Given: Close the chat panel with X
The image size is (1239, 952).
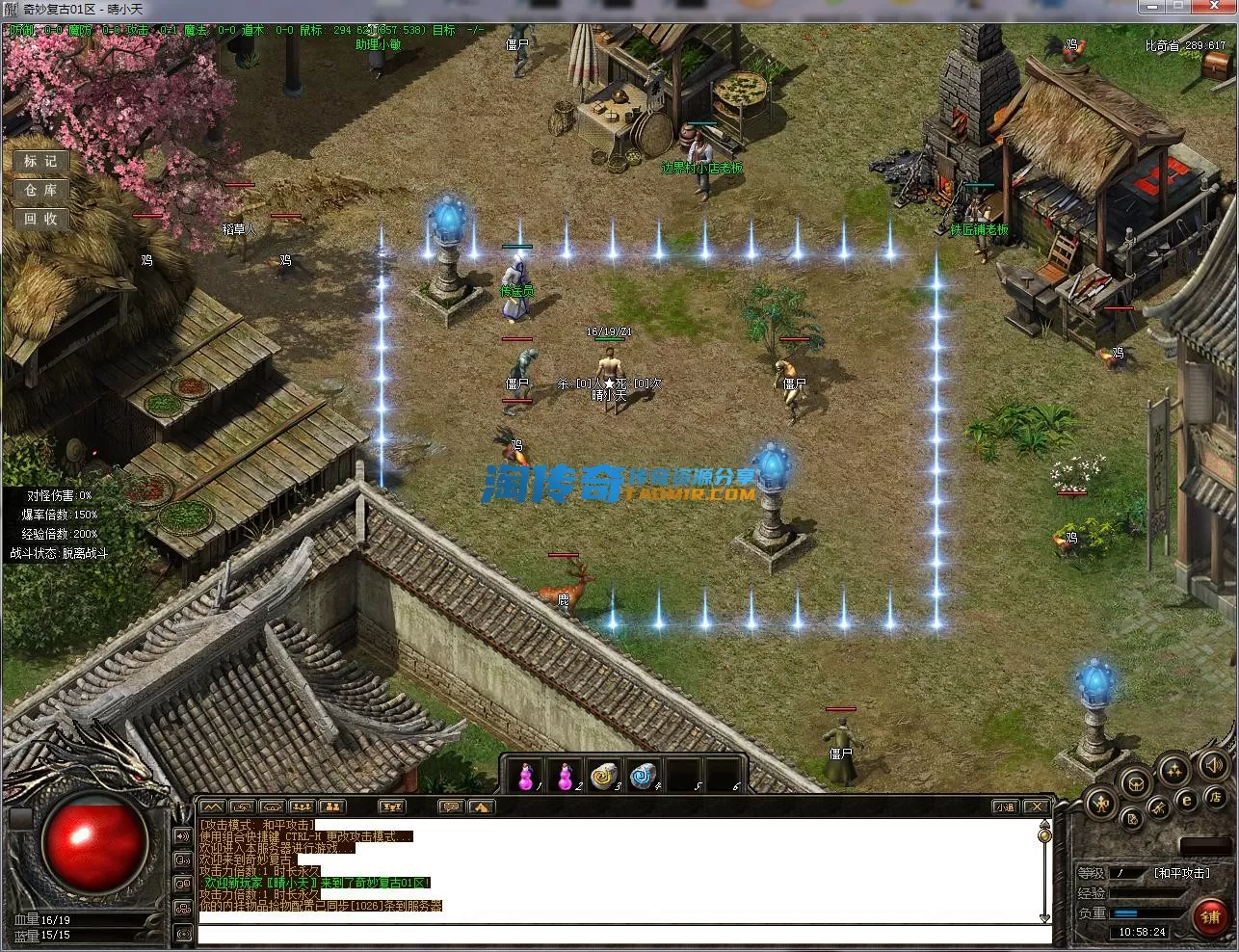Looking at the screenshot, I should click(1036, 807).
